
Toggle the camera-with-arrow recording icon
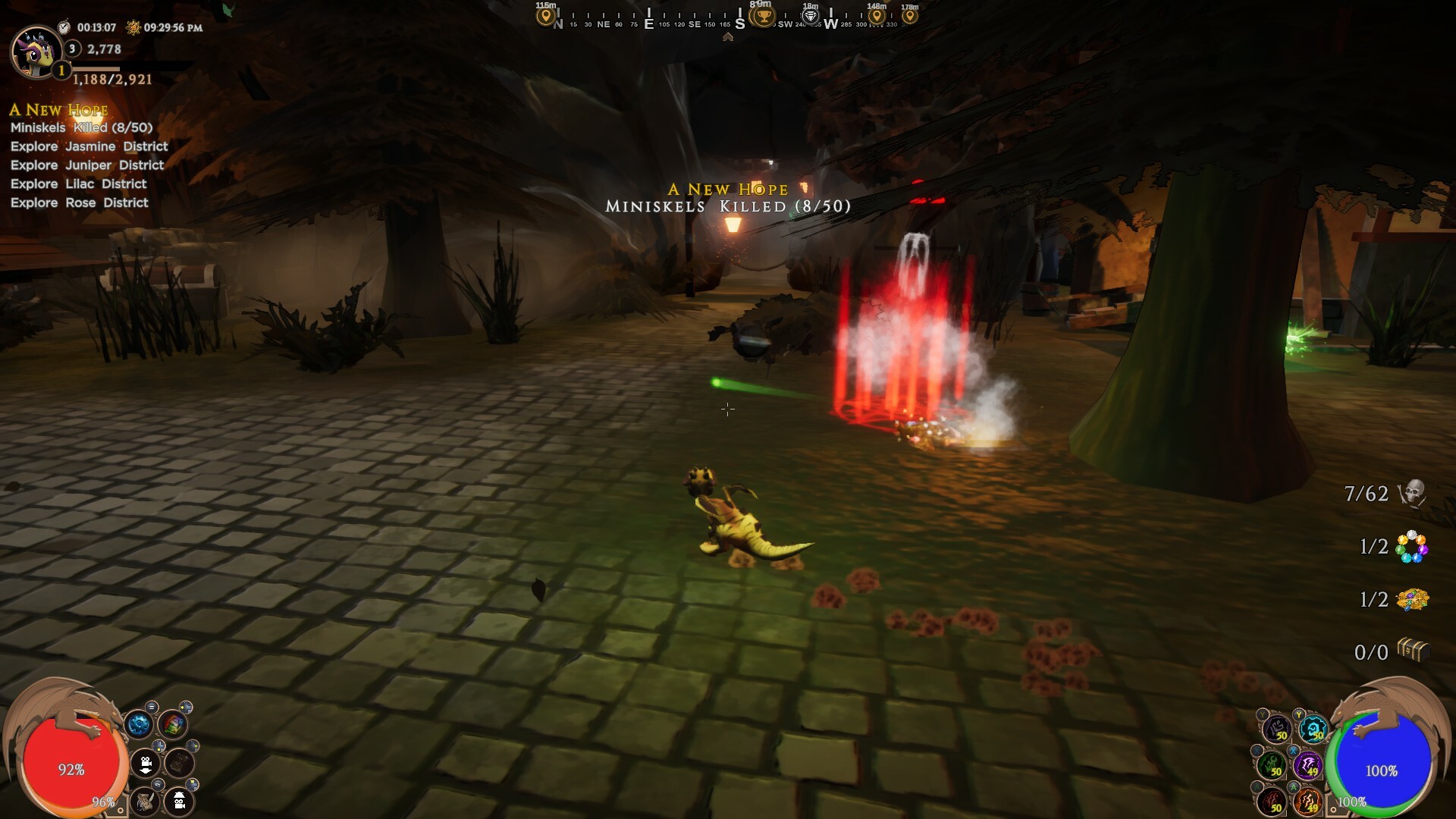point(146,764)
